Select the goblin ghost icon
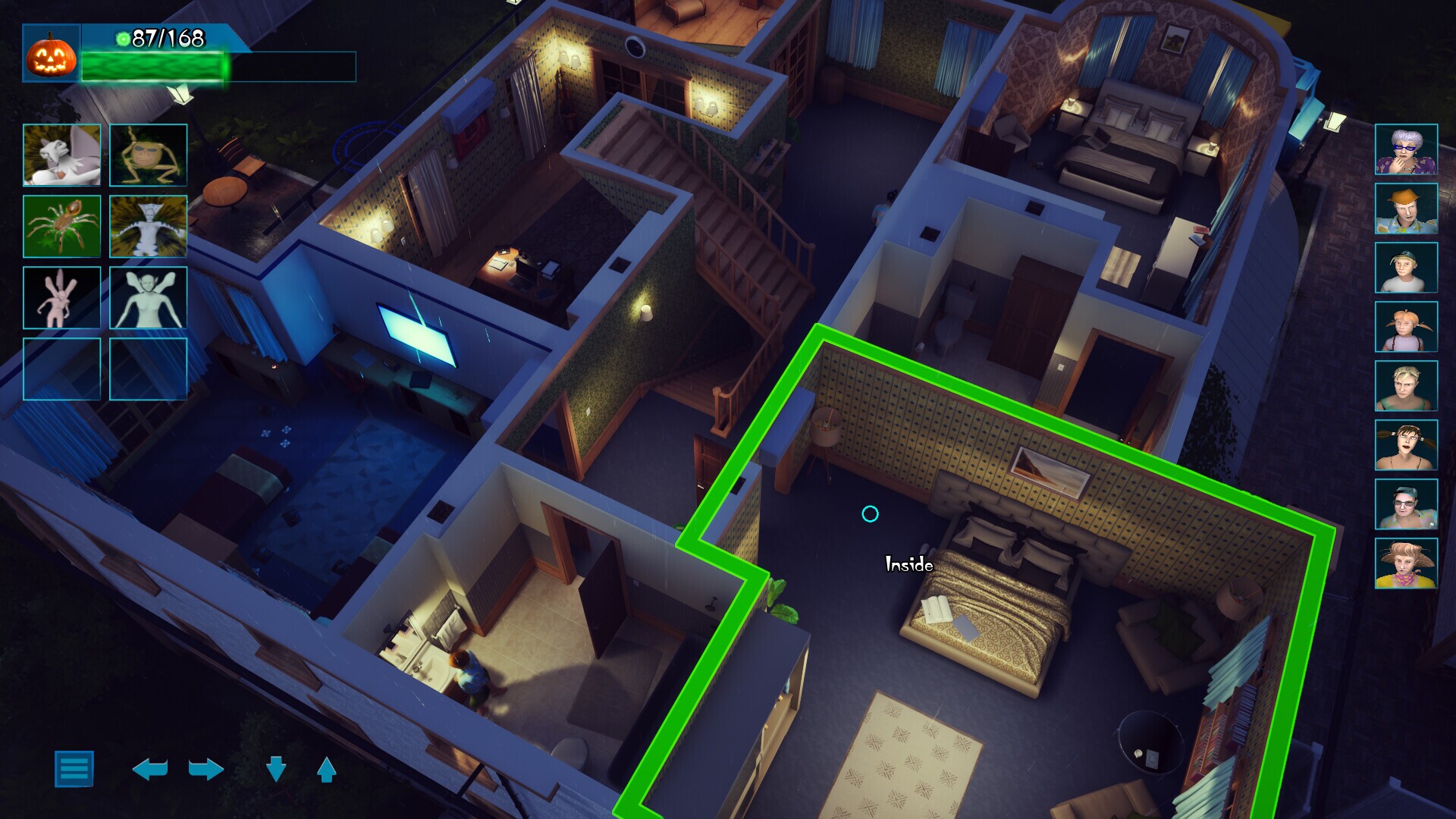The height and width of the screenshot is (819, 1456). click(x=148, y=155)
